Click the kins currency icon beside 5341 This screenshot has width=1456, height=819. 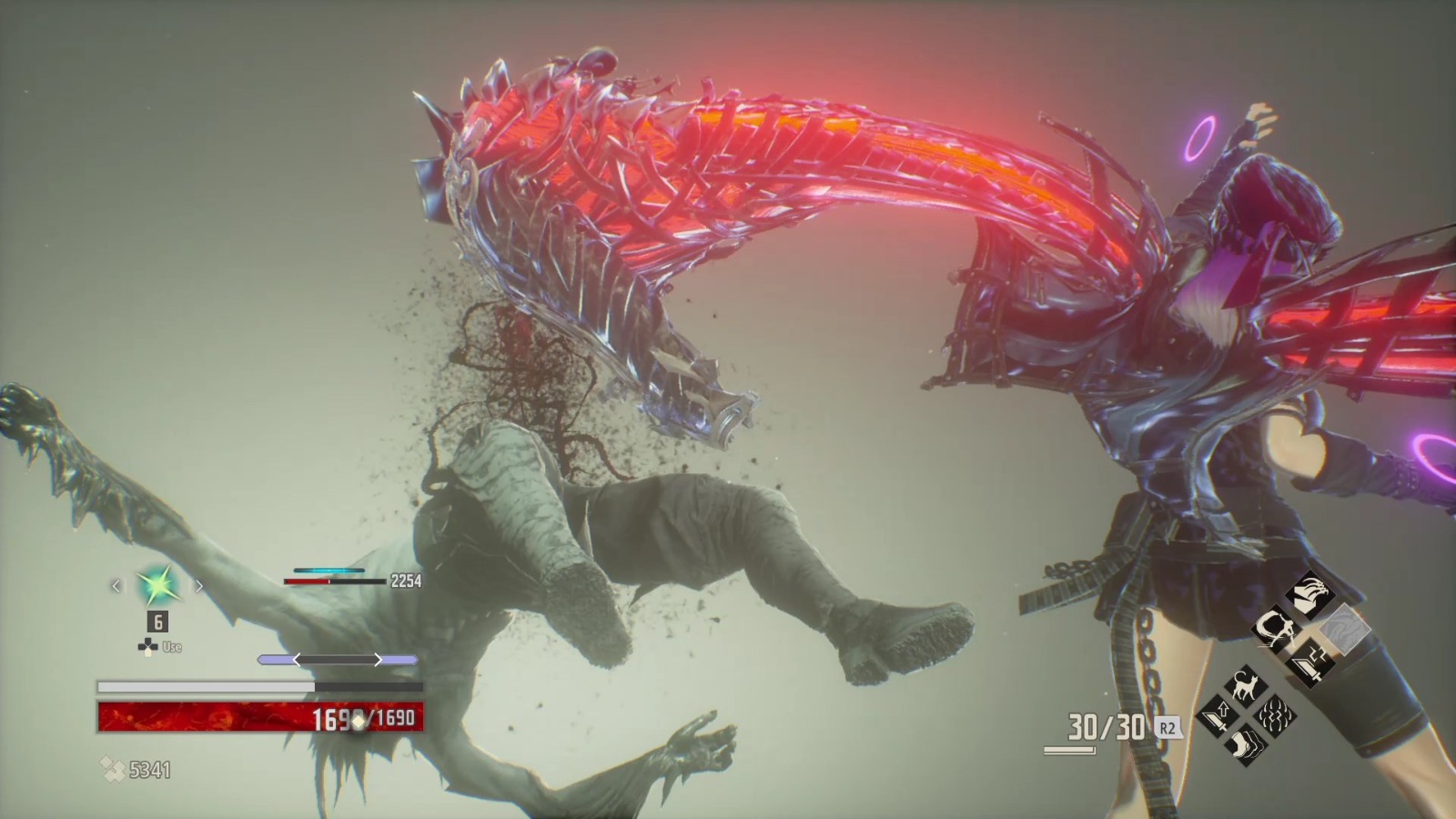112,767
